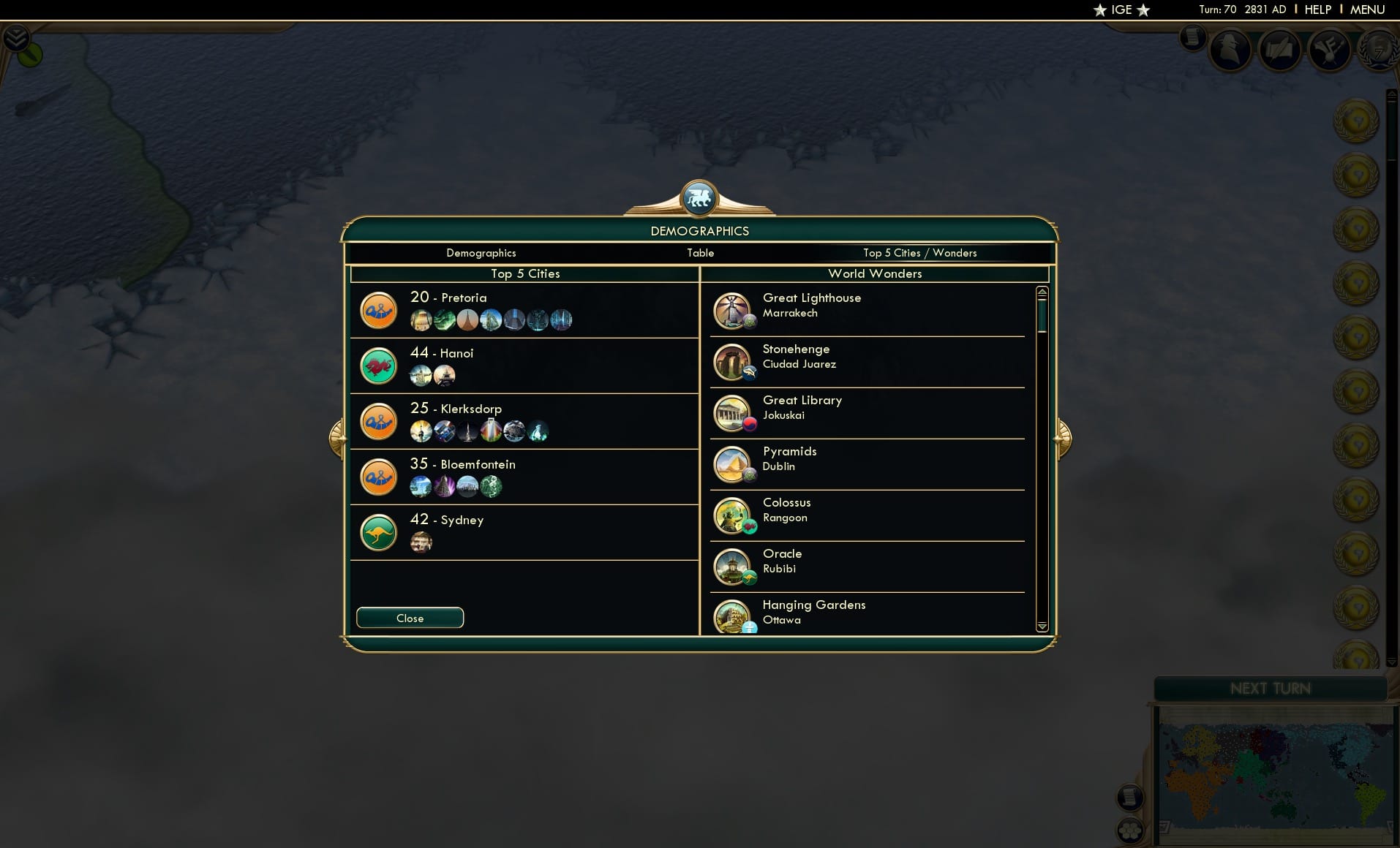This screenshot has height=848, width=1400.
Task: Open the Demographics tab
Action: click(x=481, y=253)
